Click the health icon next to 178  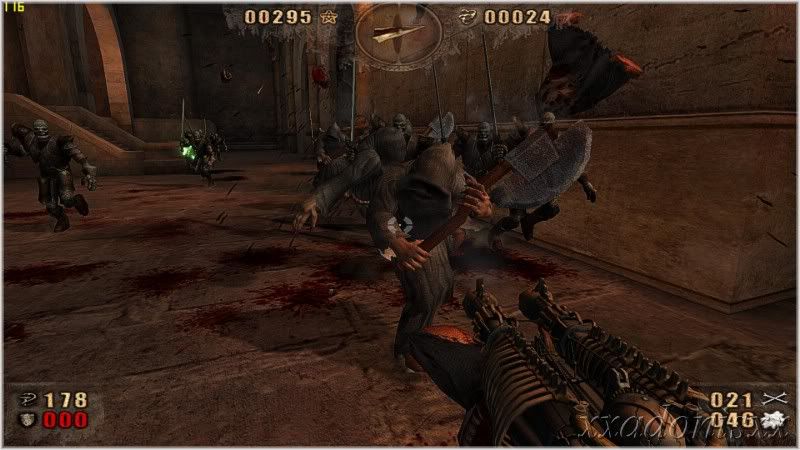pyautogui.click(x=24, y=401)
